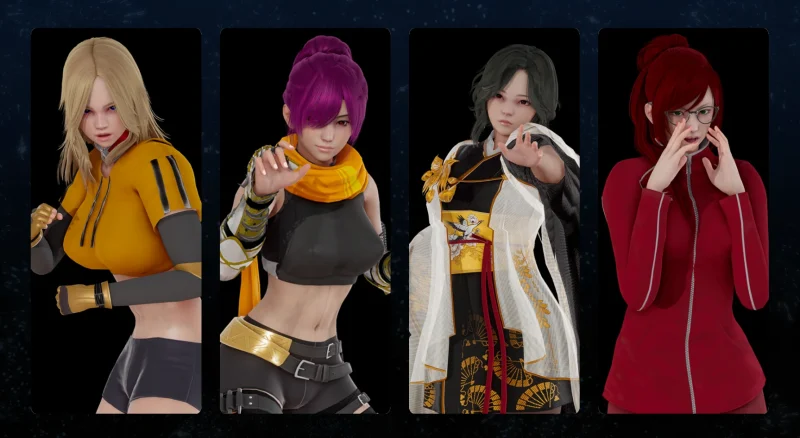Select the blonde fighter in yellow jacket
Screen dimensions: 800x438
click(115, 220)
